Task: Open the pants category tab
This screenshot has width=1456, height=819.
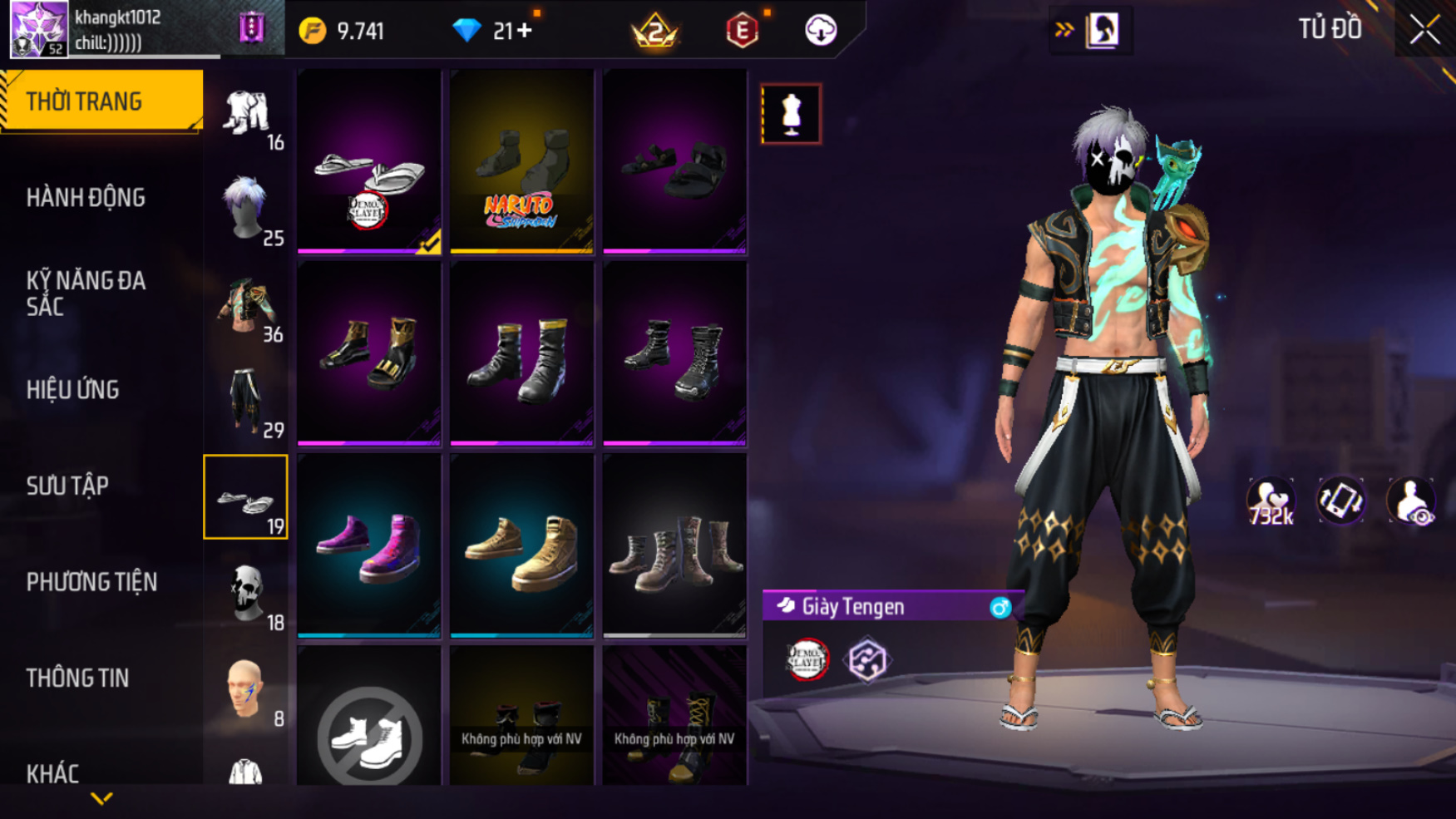Action: pos(246,401)
